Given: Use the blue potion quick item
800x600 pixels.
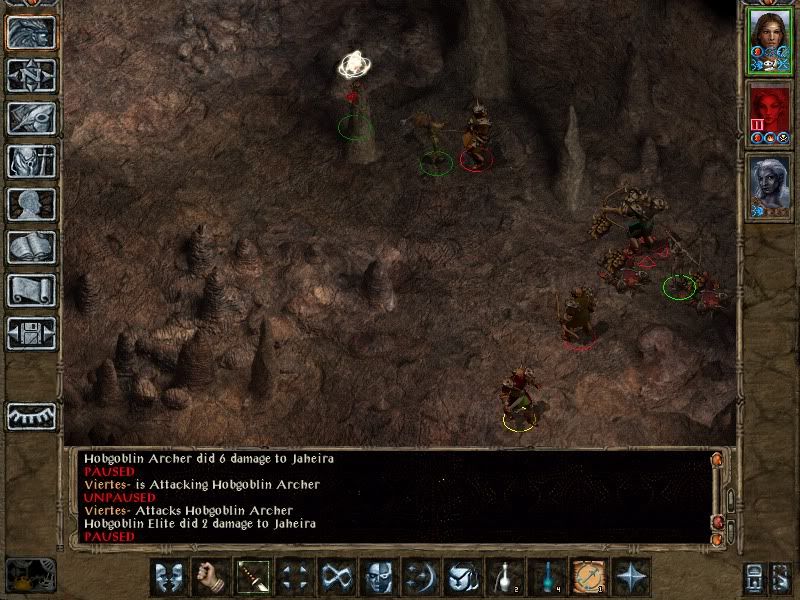Looking at the screenshot, I should (x=546, y=577).
